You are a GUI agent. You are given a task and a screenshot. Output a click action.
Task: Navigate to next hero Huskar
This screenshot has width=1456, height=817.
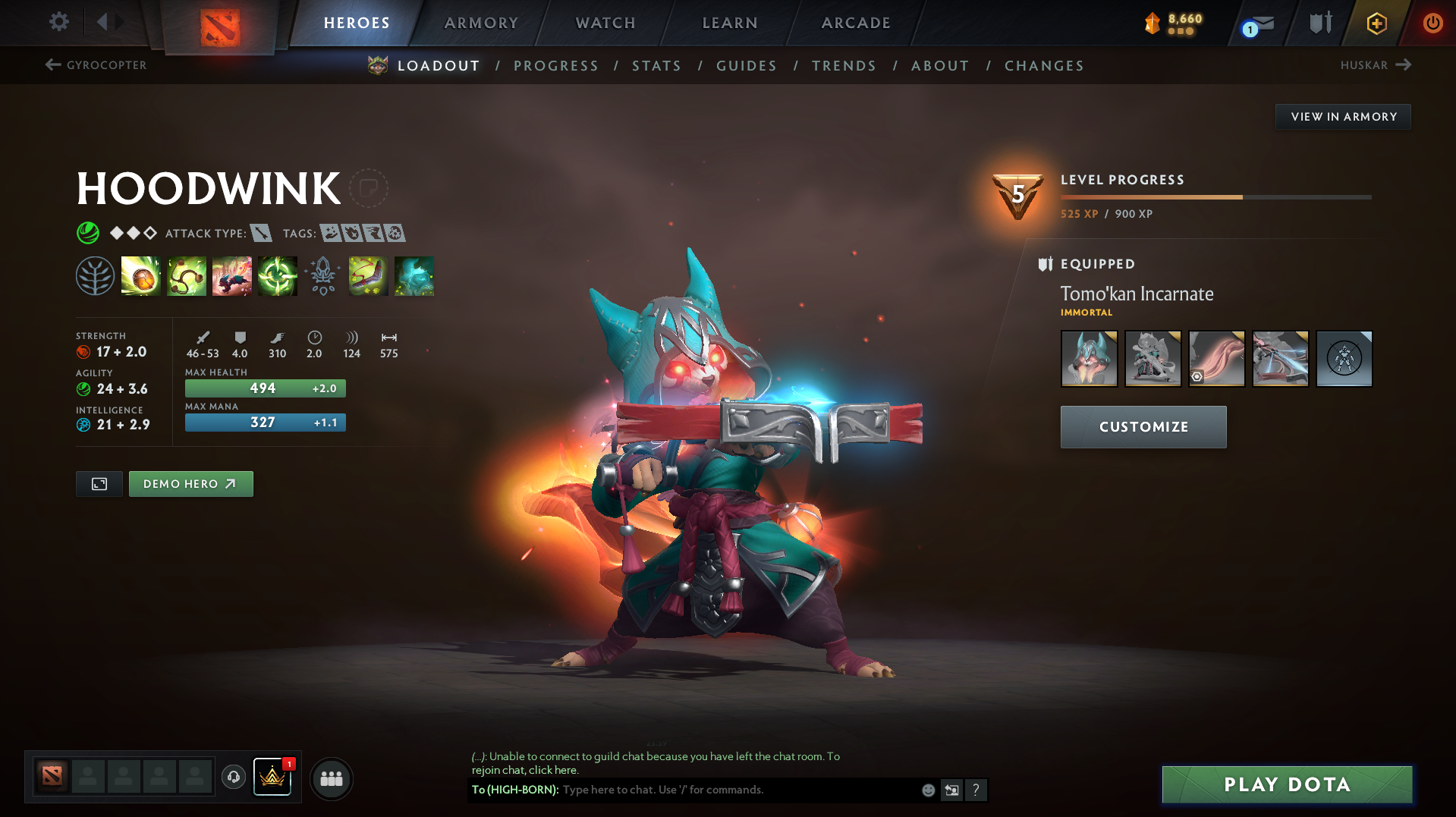pyautogui.click(x=1375, y=65)
